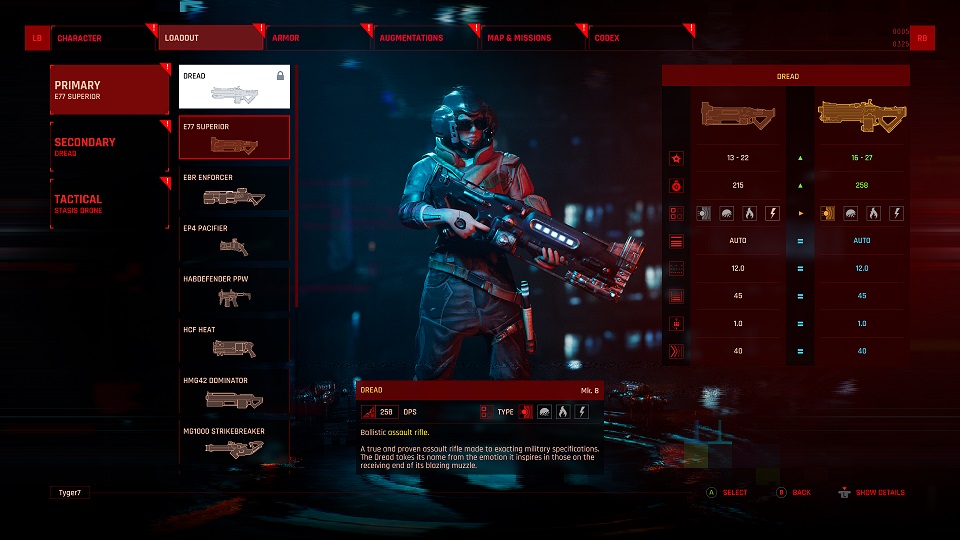
Task: Select the Habdefender PPW weapon
Action: coord(234,290)
